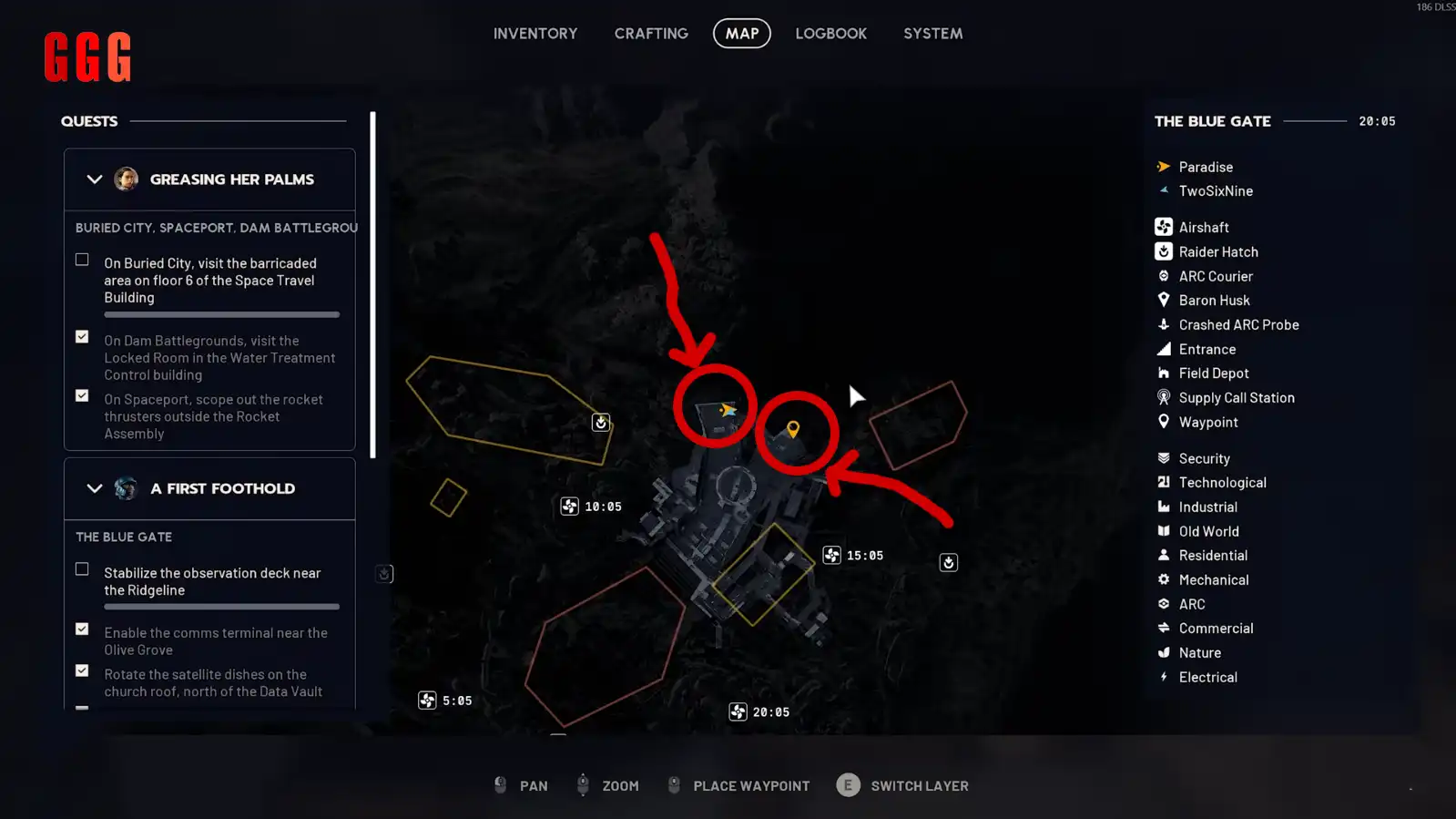Check the Stabilize observation deck objective

tap(82, 568)
